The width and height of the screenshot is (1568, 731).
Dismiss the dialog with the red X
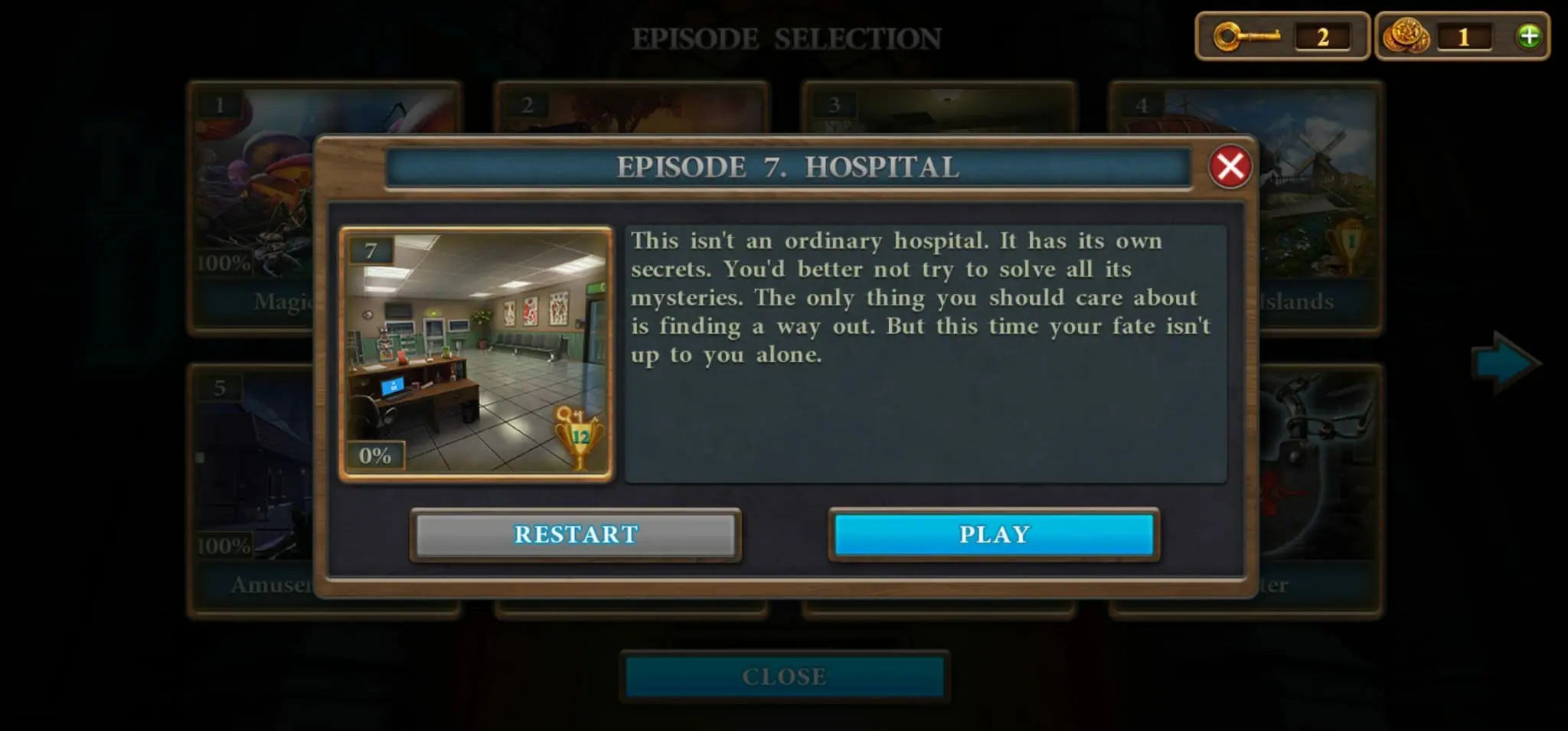point(1231,167)
